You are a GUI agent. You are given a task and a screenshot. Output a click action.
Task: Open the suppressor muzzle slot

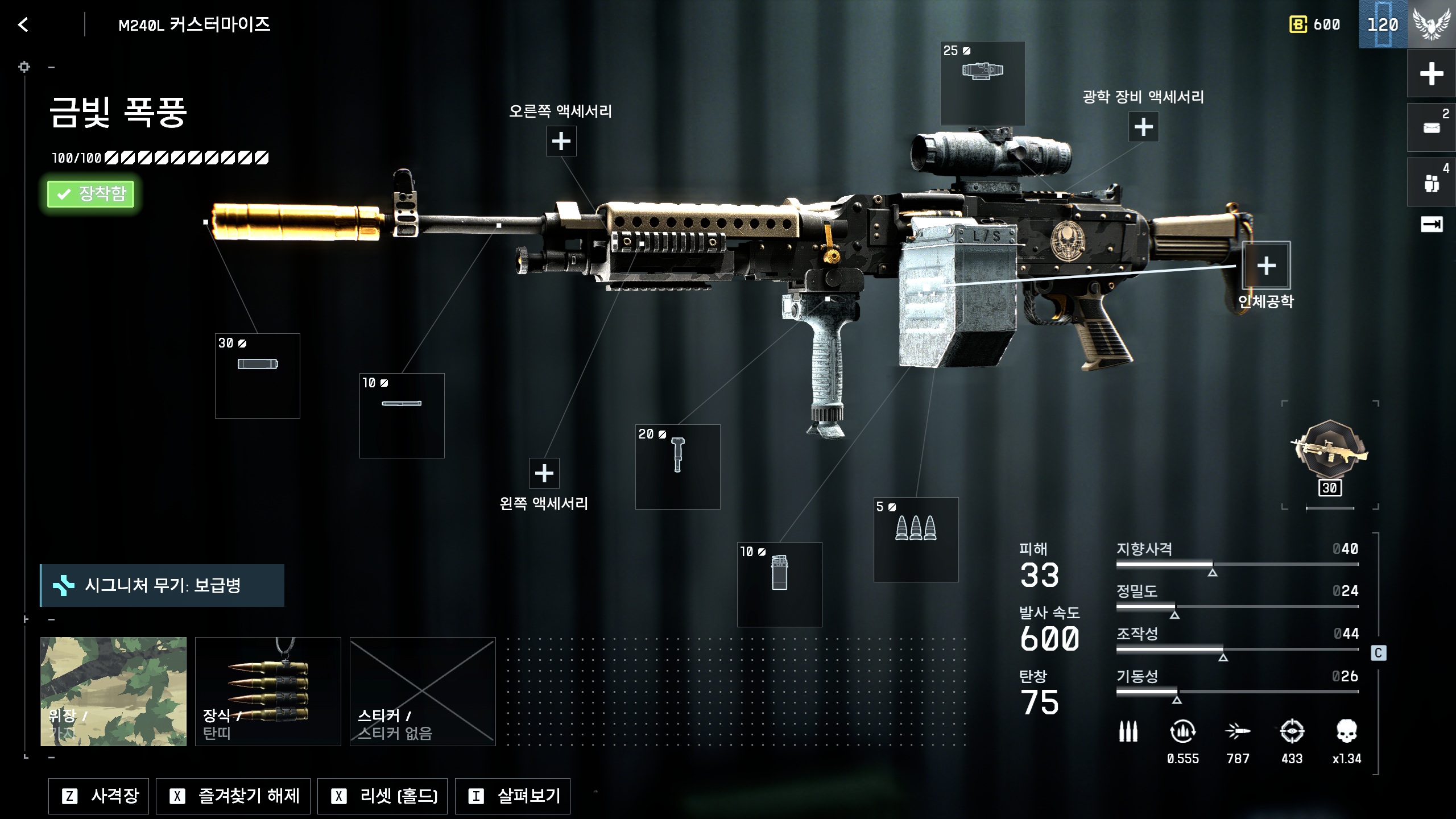pos(257,375)
